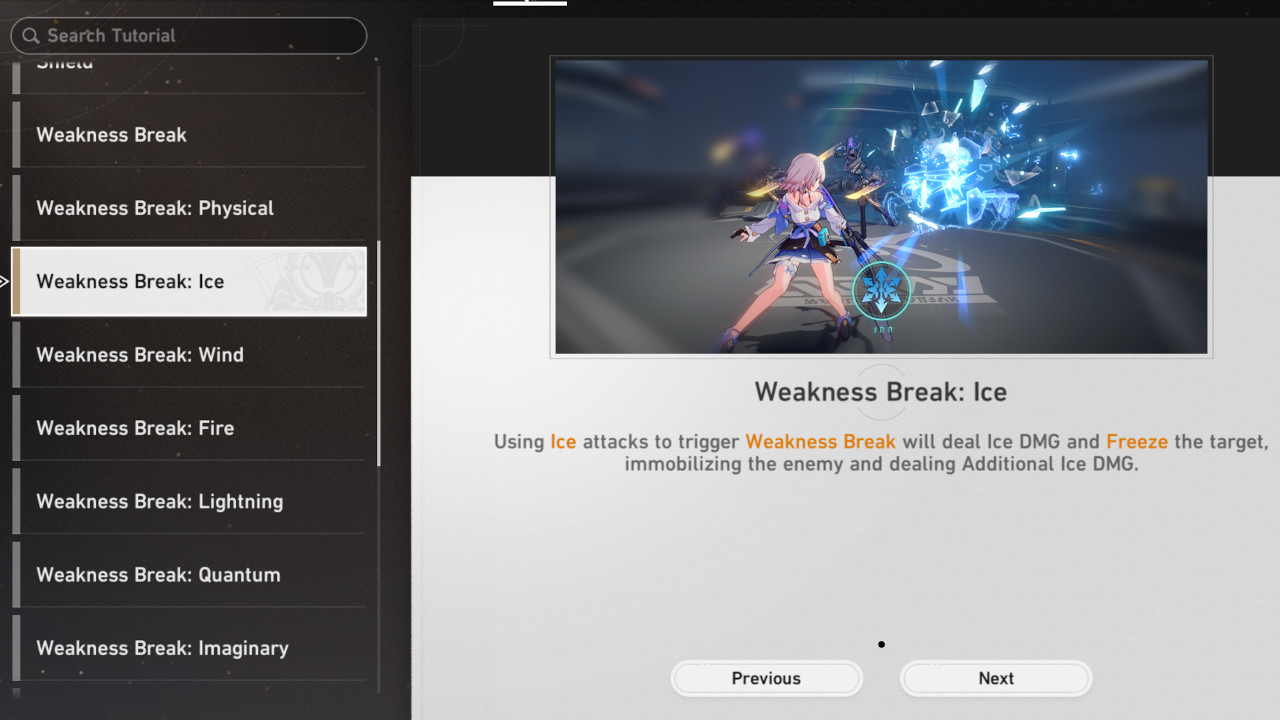
Task: Click the magnifying glass search icon
Action: pyautogui.click(x=32, y=36)
